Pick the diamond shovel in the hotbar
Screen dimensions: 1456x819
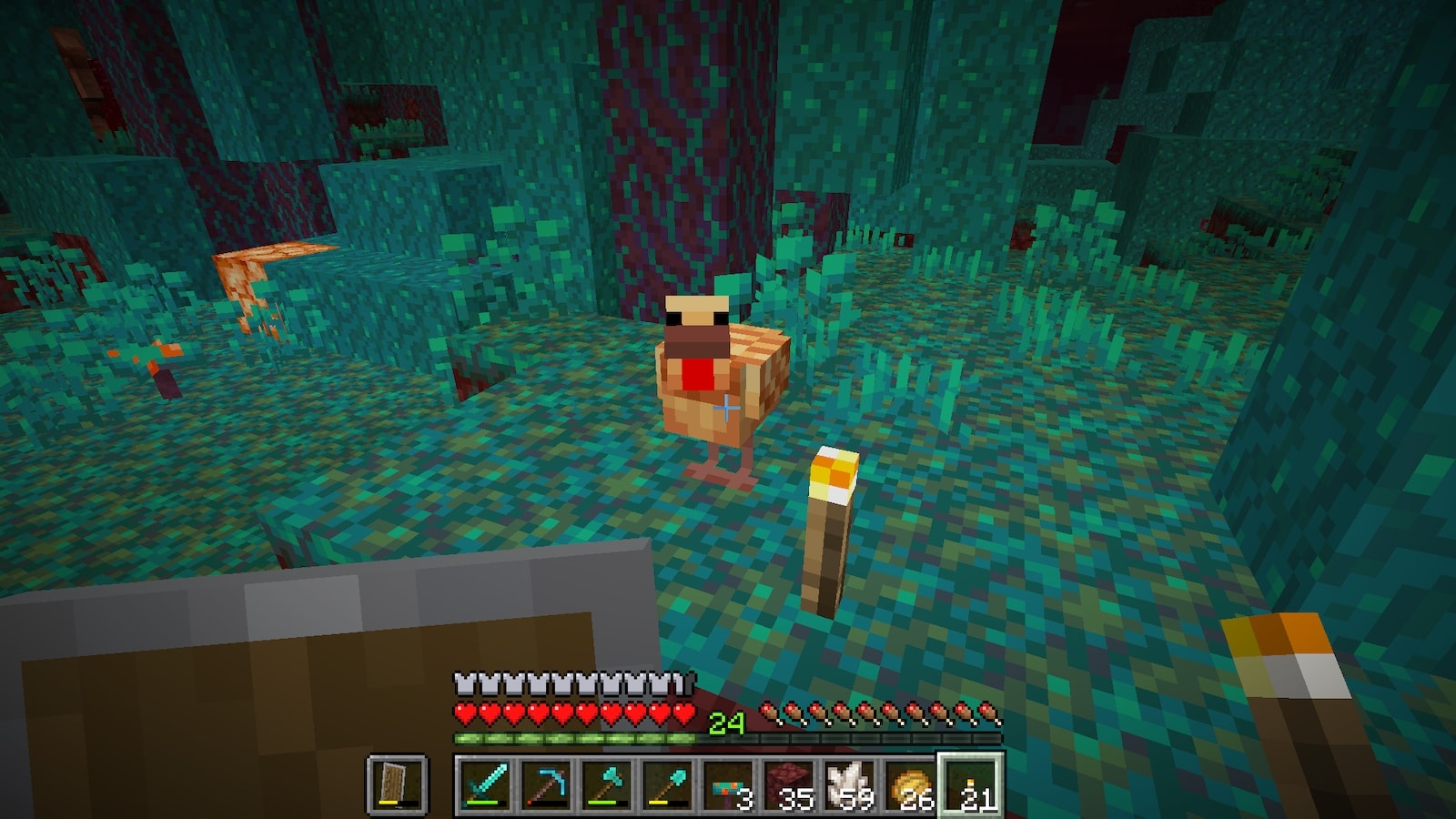[667, 784]
